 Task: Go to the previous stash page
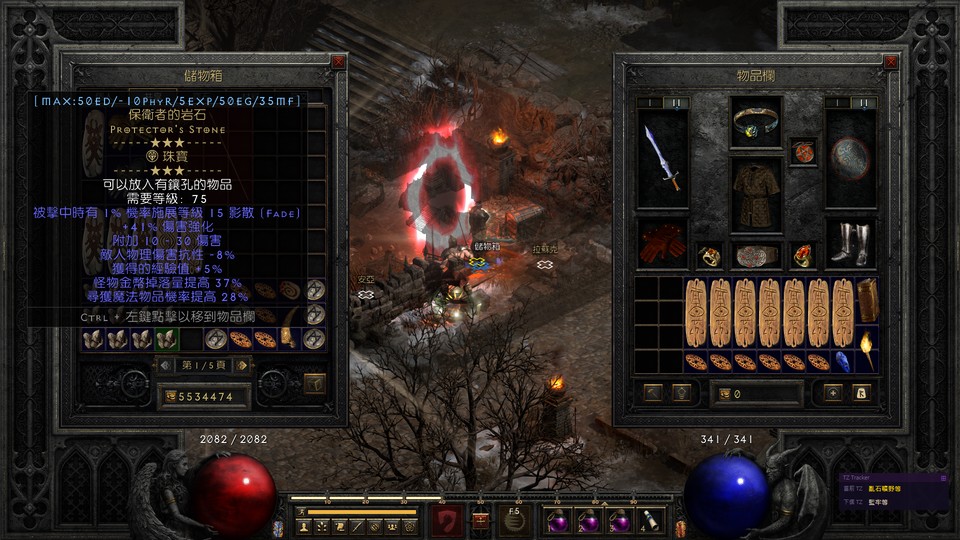pos(166,364)
